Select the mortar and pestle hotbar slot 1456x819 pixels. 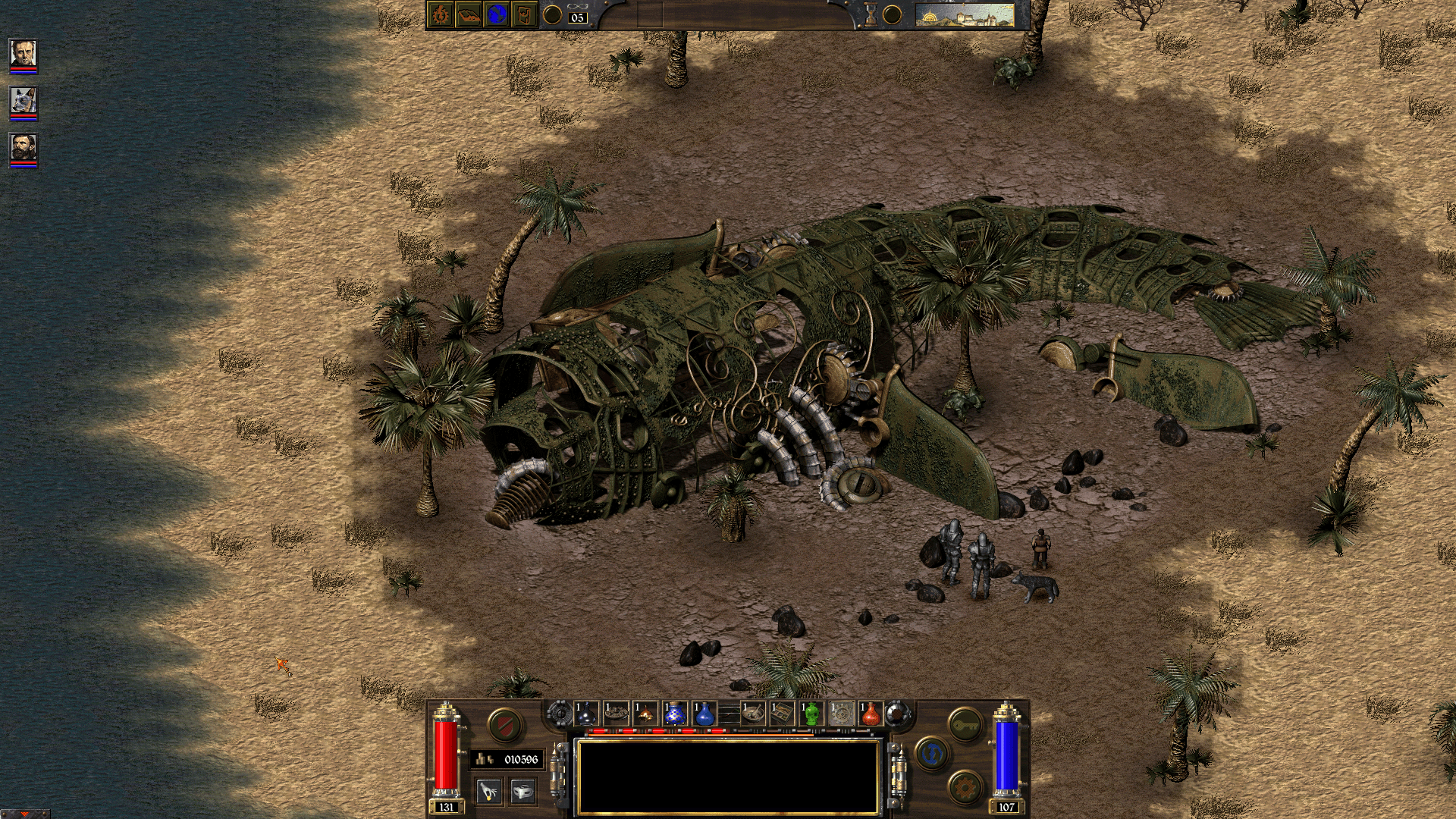tap(752, 714)
